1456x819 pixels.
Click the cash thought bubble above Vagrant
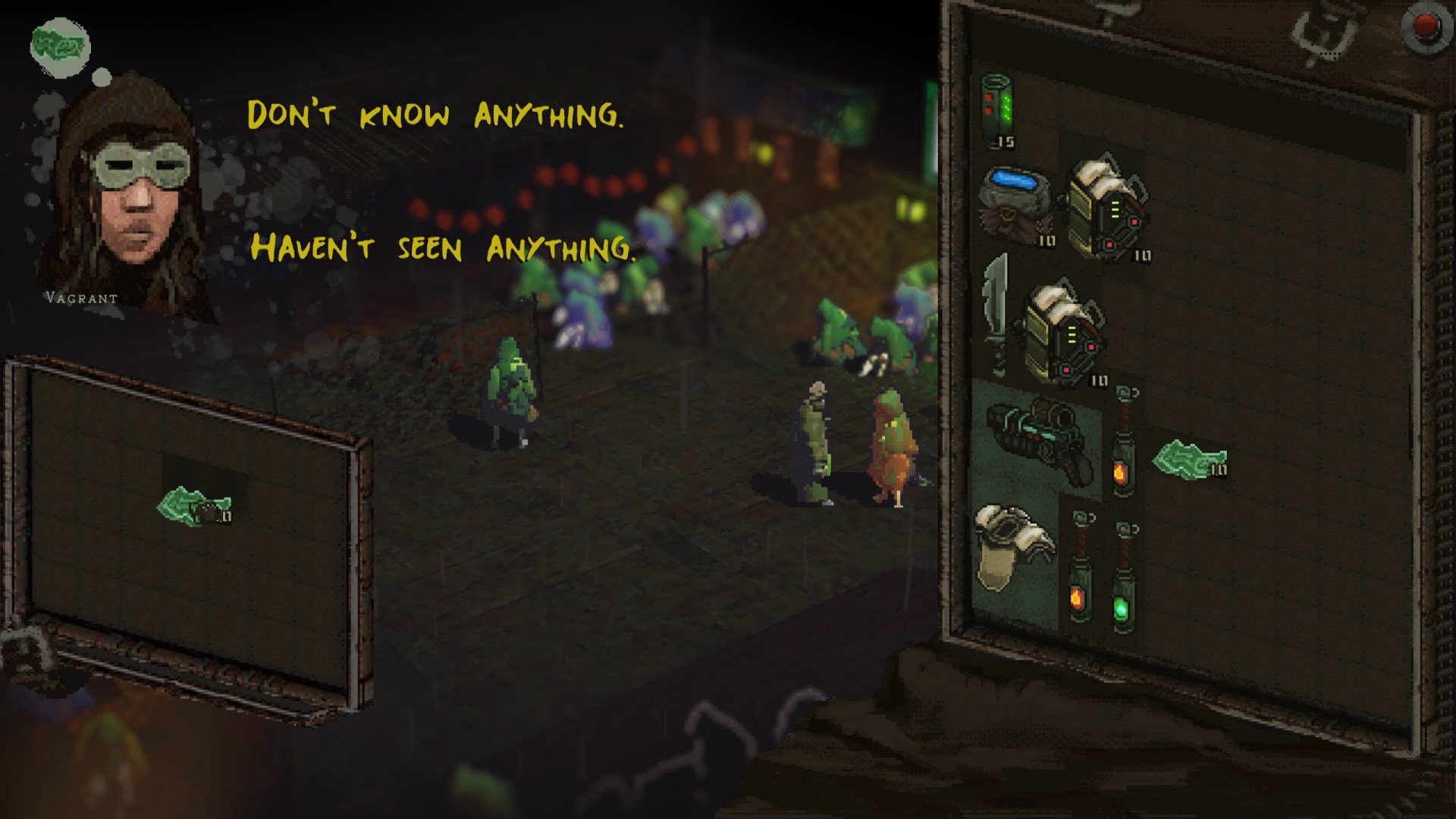[61, 45]
